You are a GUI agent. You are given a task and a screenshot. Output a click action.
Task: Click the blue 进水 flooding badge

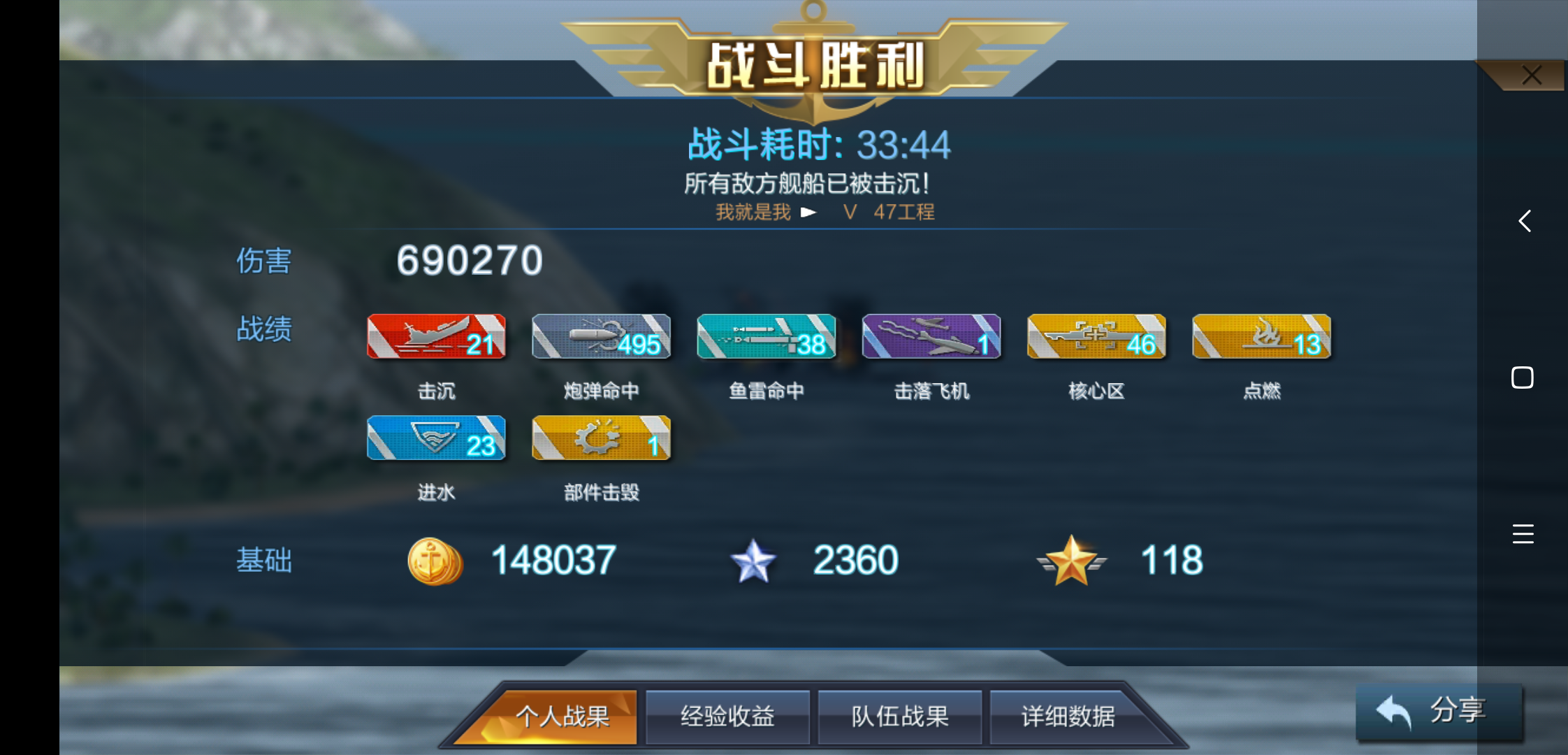click(437, 438)
